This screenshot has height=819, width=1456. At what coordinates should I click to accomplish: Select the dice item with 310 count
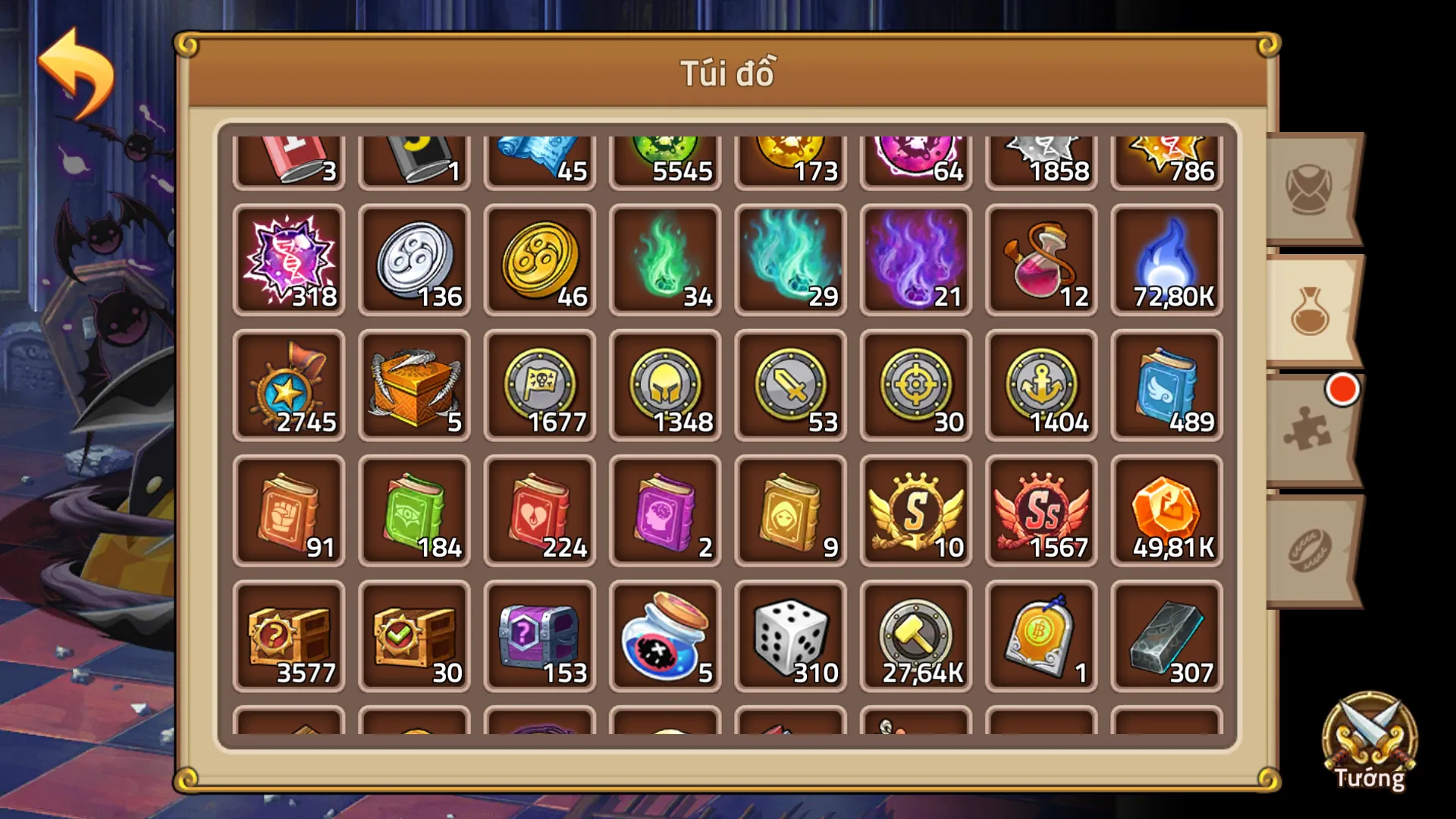(790, 637)
